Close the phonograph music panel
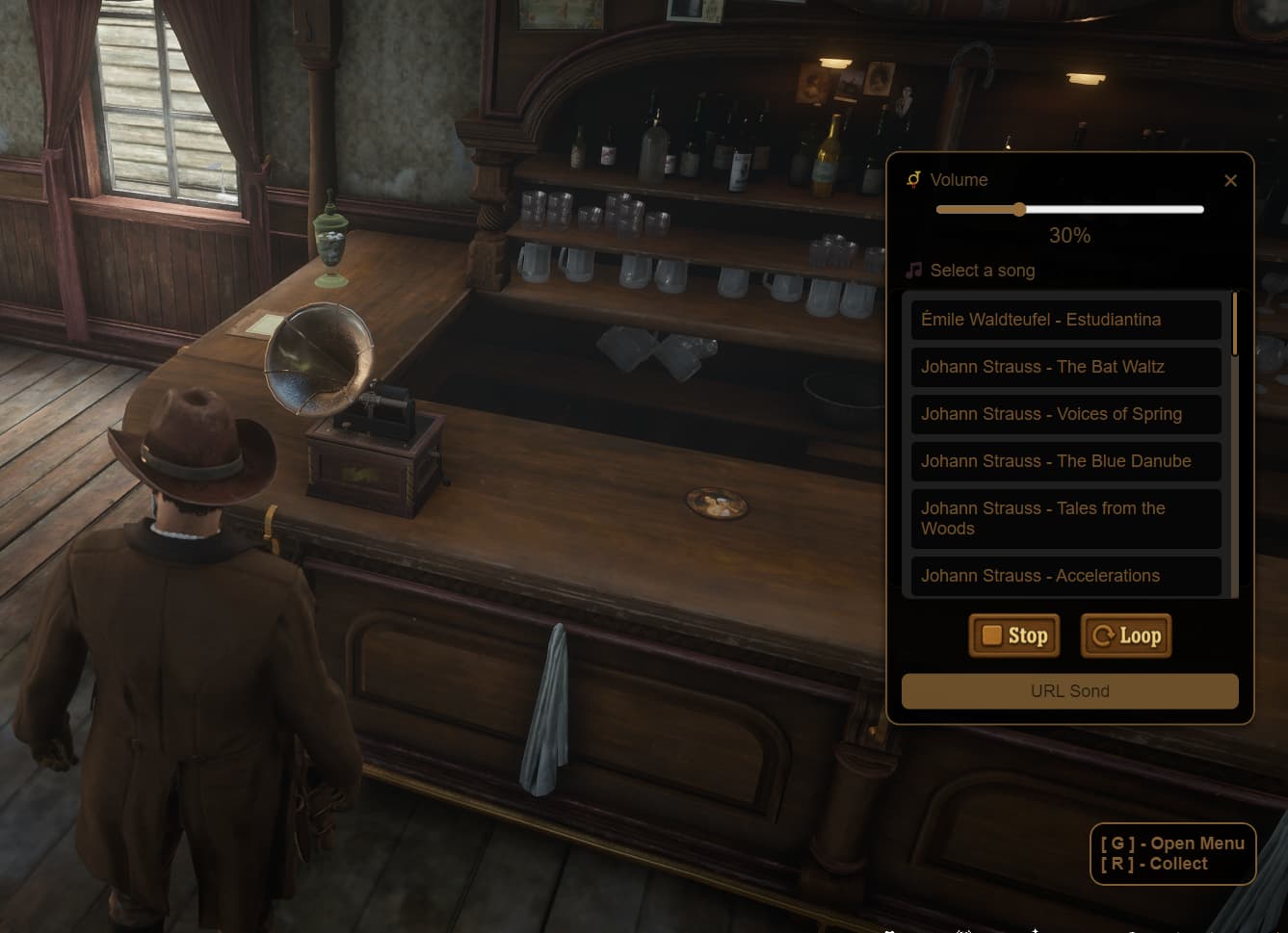The width and height of the screenshot is (1288, 933). 1230,181
